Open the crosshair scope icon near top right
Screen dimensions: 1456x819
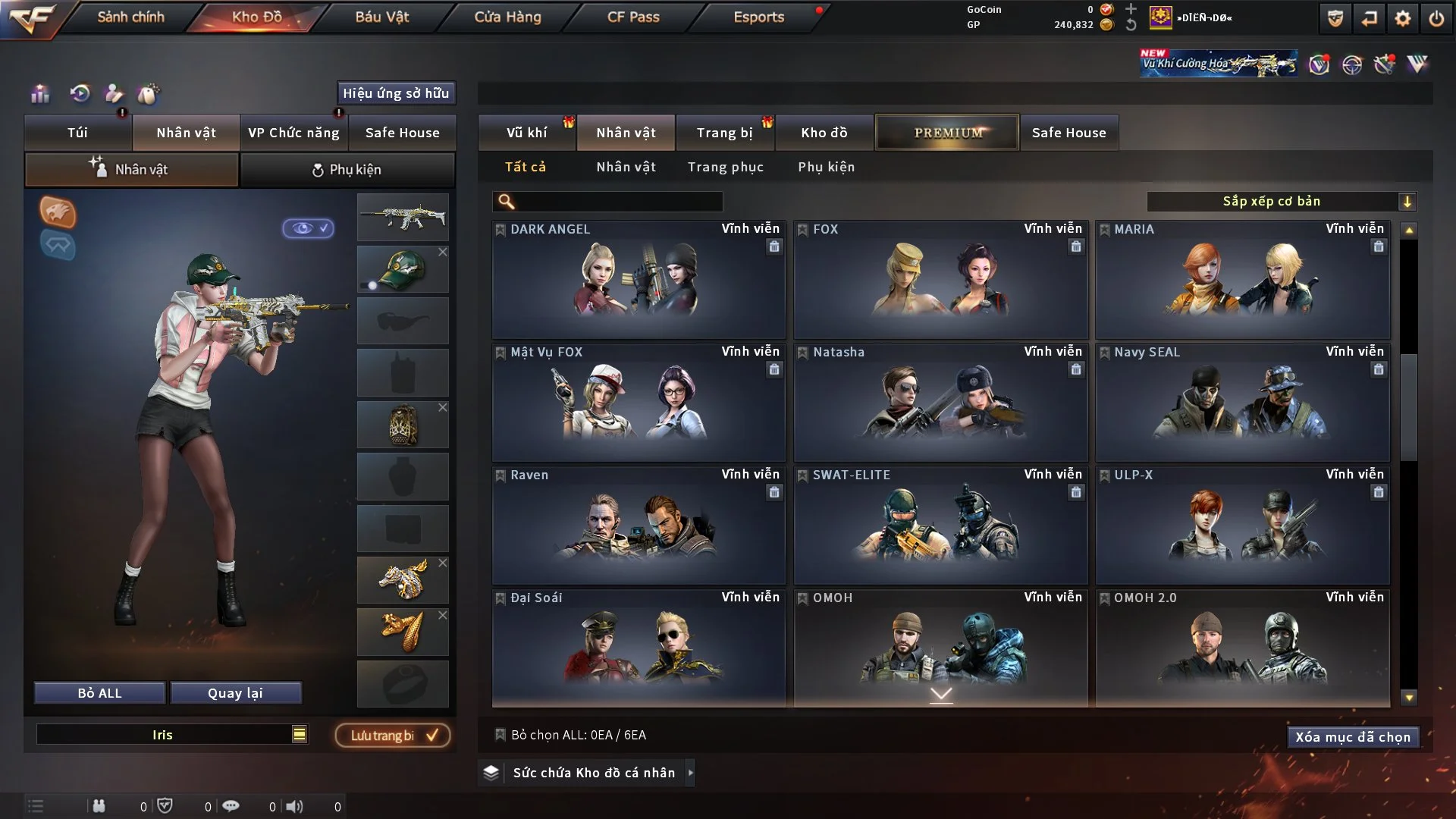1352,64
